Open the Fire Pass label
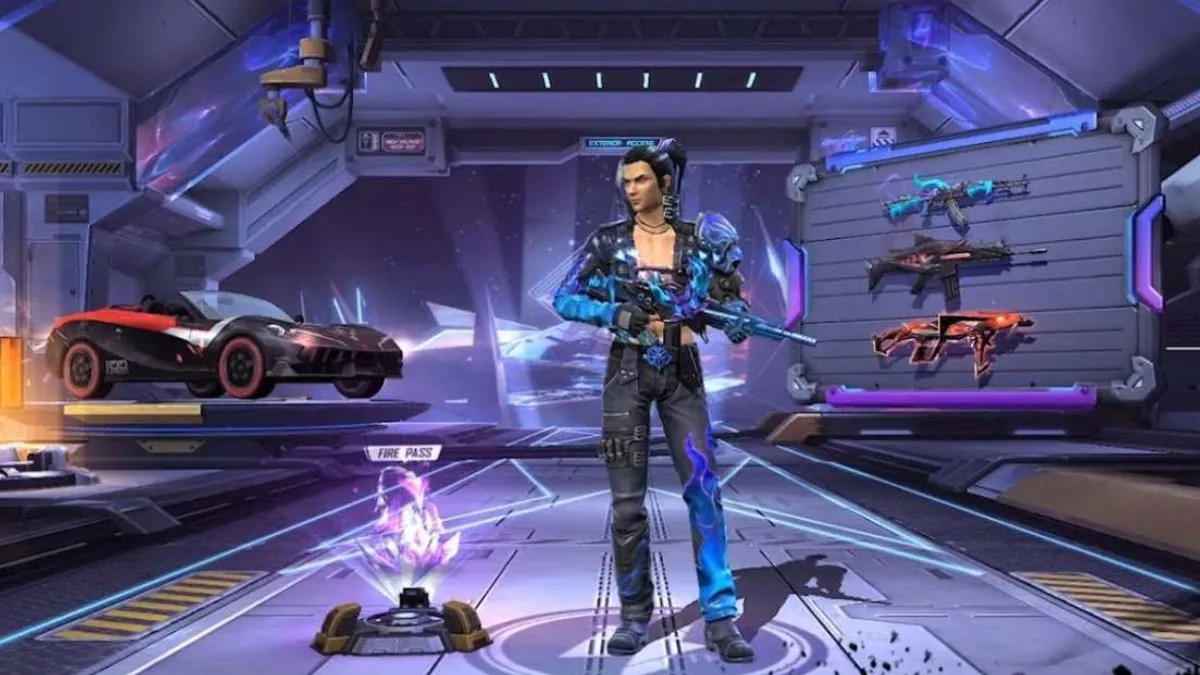 [x=403, y=453]
